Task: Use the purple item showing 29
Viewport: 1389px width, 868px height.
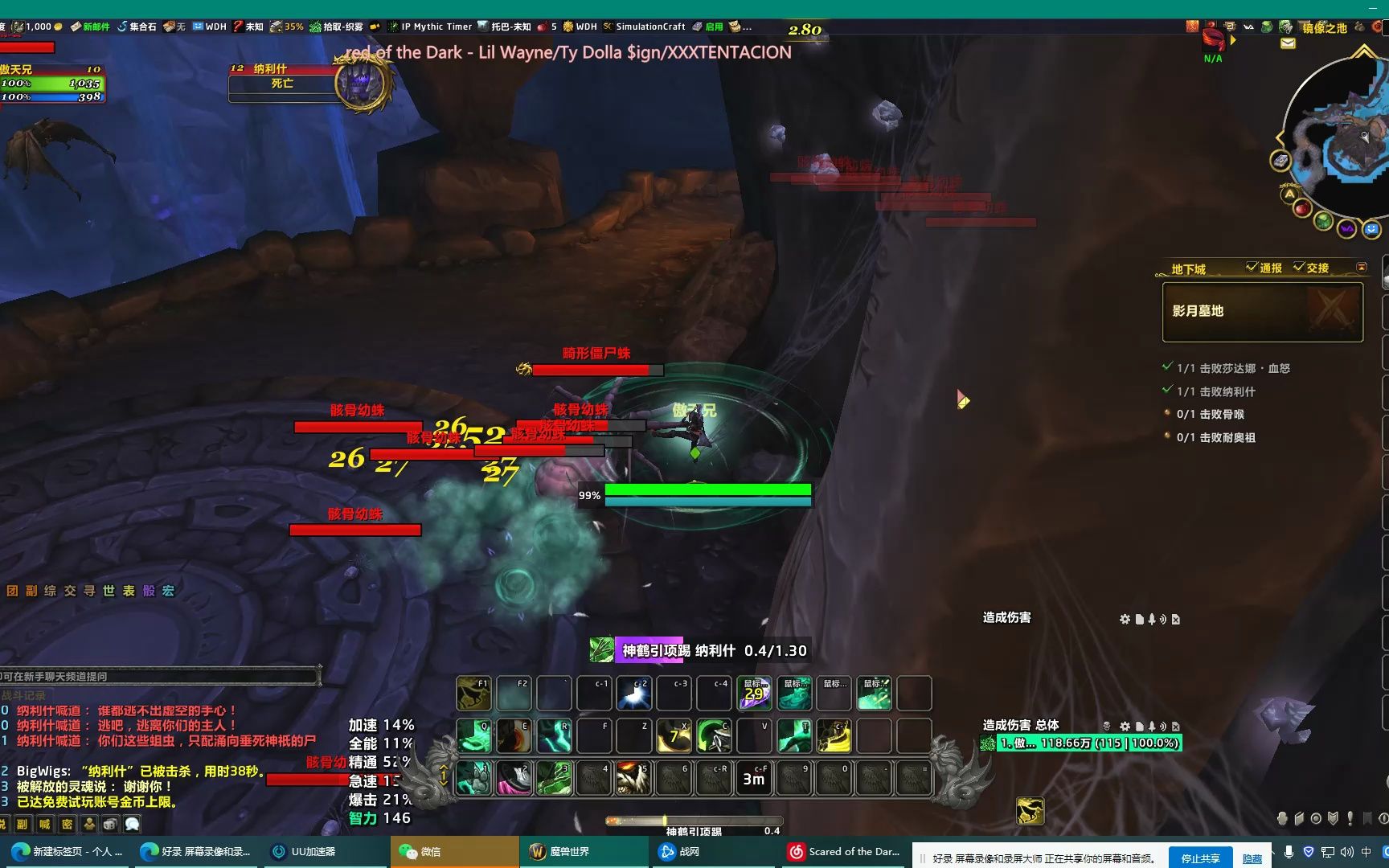Action: (x=754, y=694)
